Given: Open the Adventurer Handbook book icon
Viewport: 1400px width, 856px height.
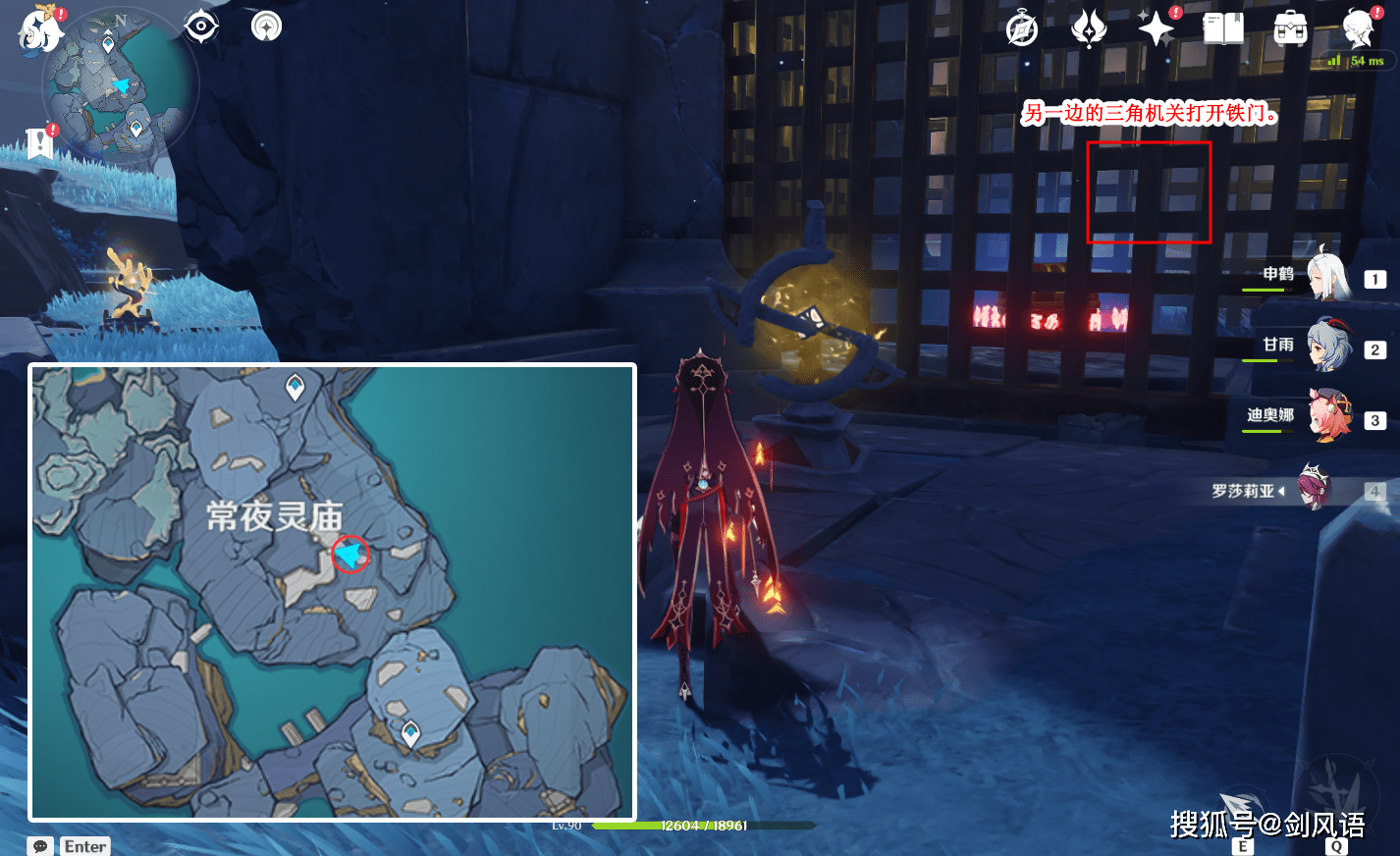Looking at the screenshot, I should (1223, 28).
